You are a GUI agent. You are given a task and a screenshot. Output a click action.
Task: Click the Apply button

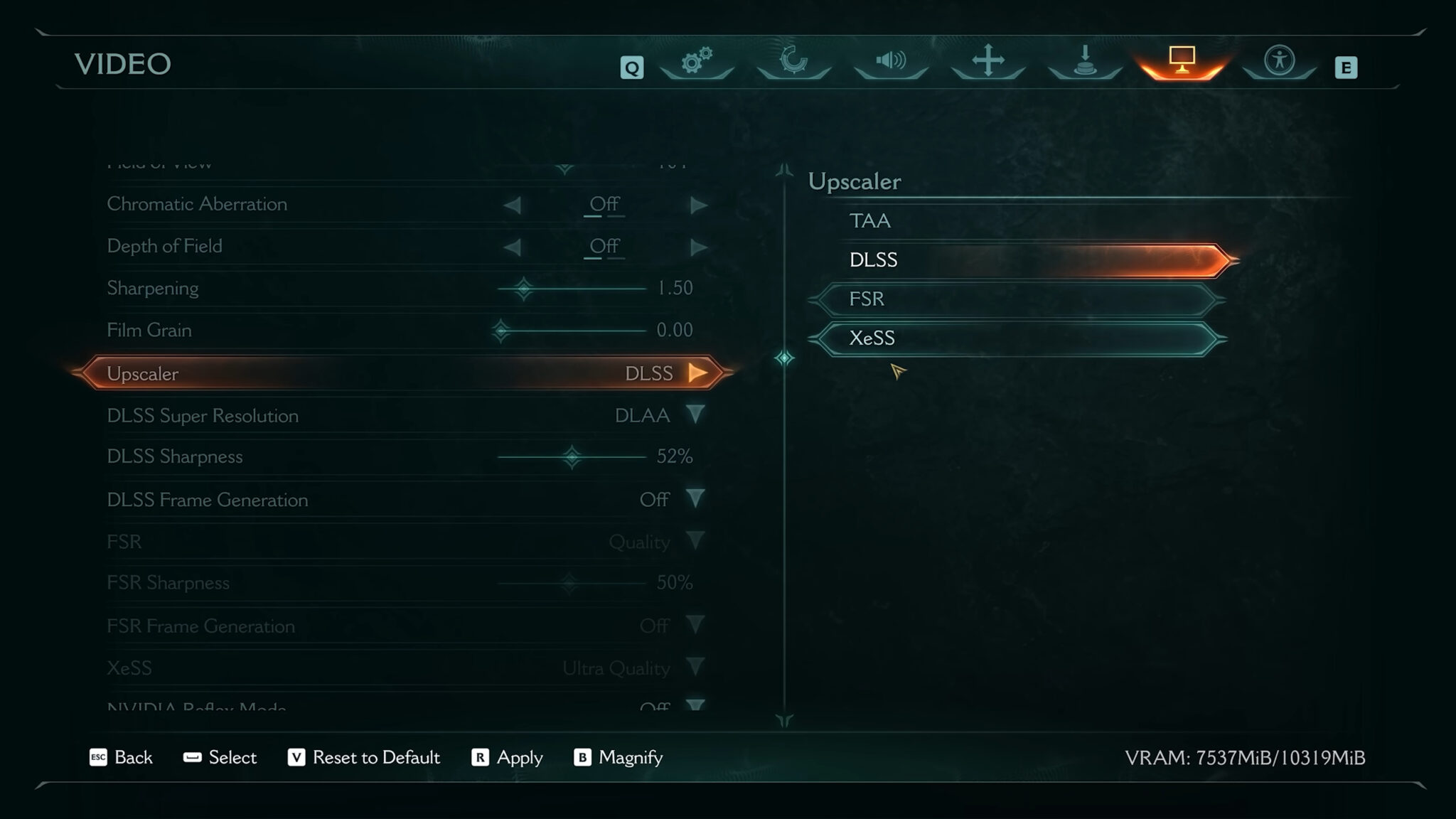518,758
